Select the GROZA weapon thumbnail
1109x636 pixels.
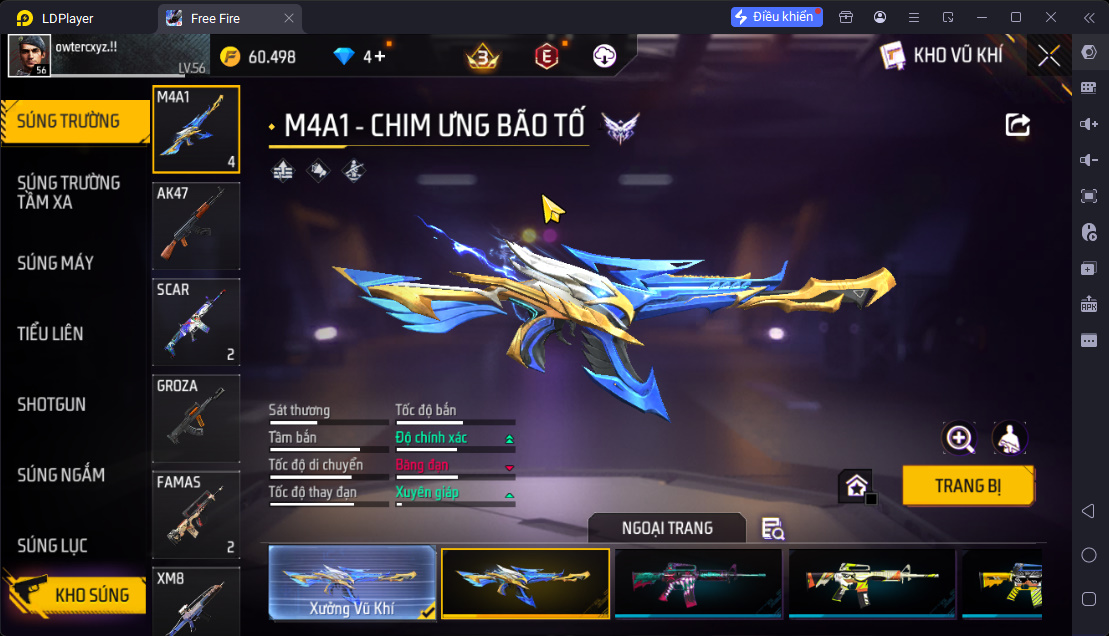[196, 418]
